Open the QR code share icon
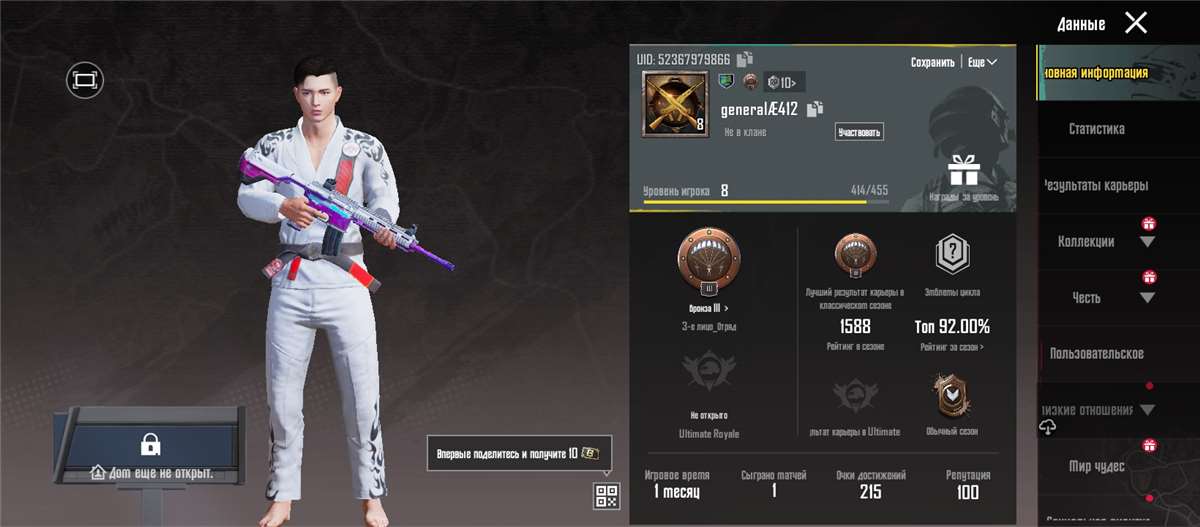Image resolution: width=1200 pixels, height=527 pixels. [x=606, y=495]
